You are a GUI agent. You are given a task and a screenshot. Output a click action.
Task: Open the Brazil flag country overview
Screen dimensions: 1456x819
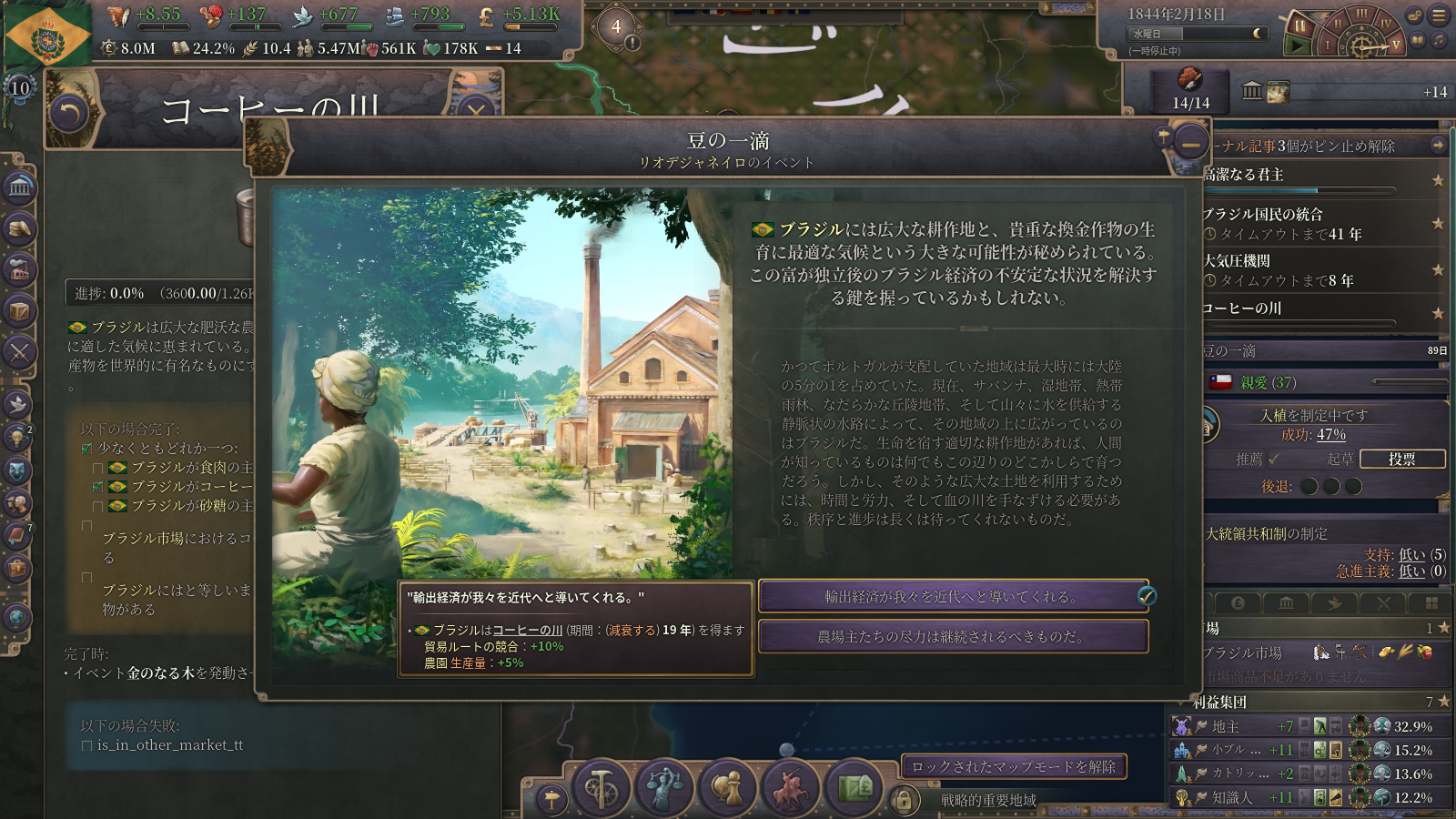coord(47,36)
